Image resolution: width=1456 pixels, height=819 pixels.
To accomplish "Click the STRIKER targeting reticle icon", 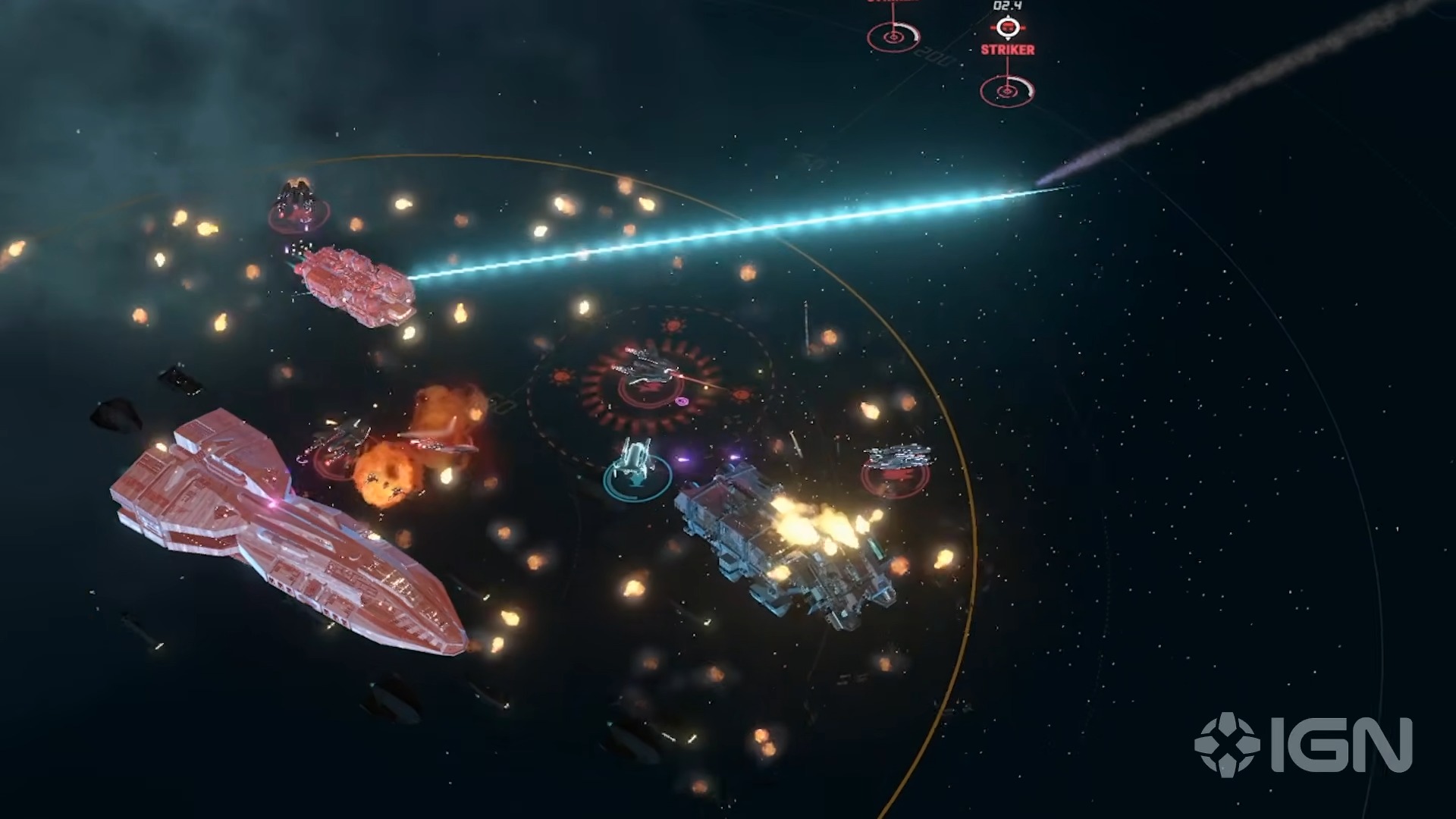I will click(x=1007, y=26).
